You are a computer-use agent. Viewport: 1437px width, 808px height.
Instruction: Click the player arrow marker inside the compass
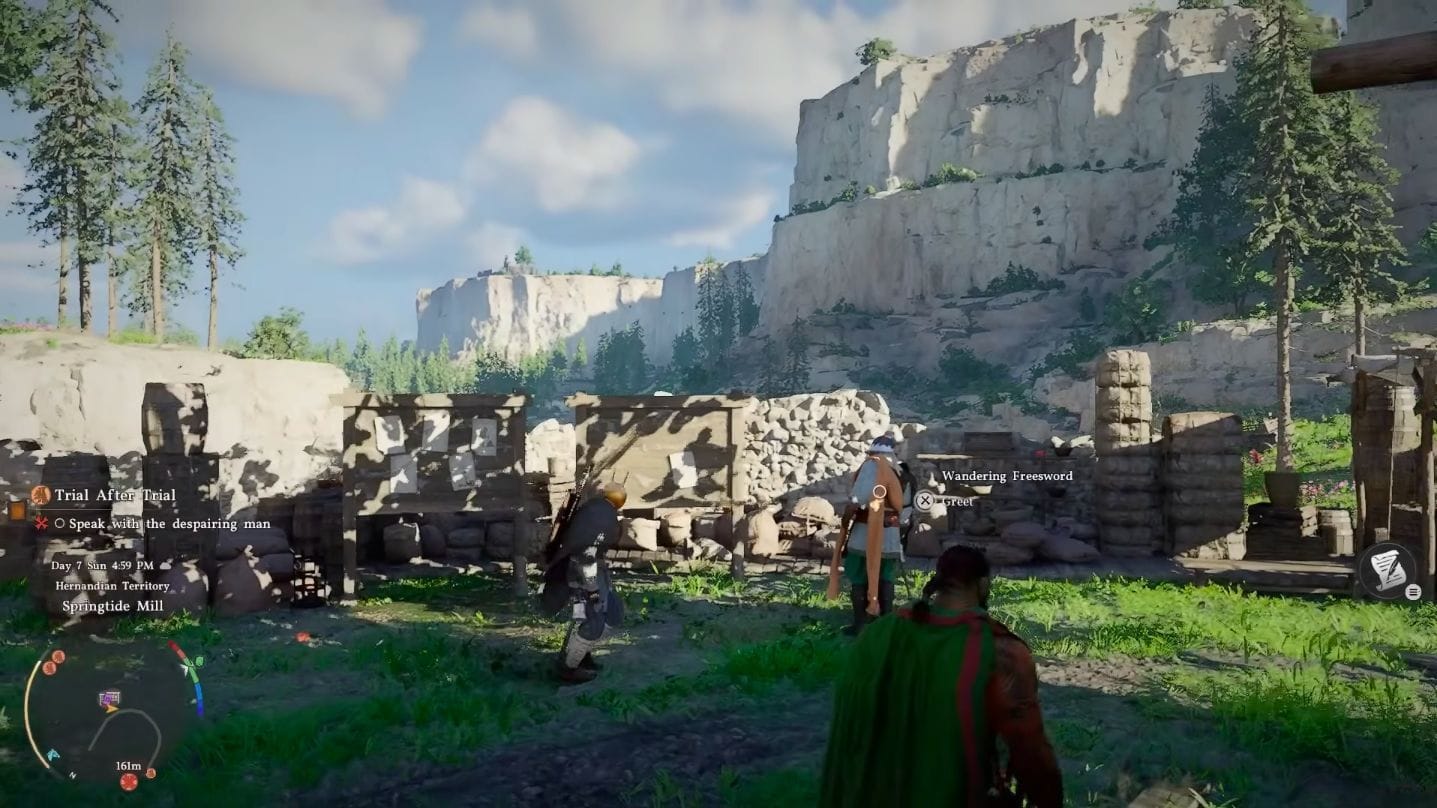112,708
